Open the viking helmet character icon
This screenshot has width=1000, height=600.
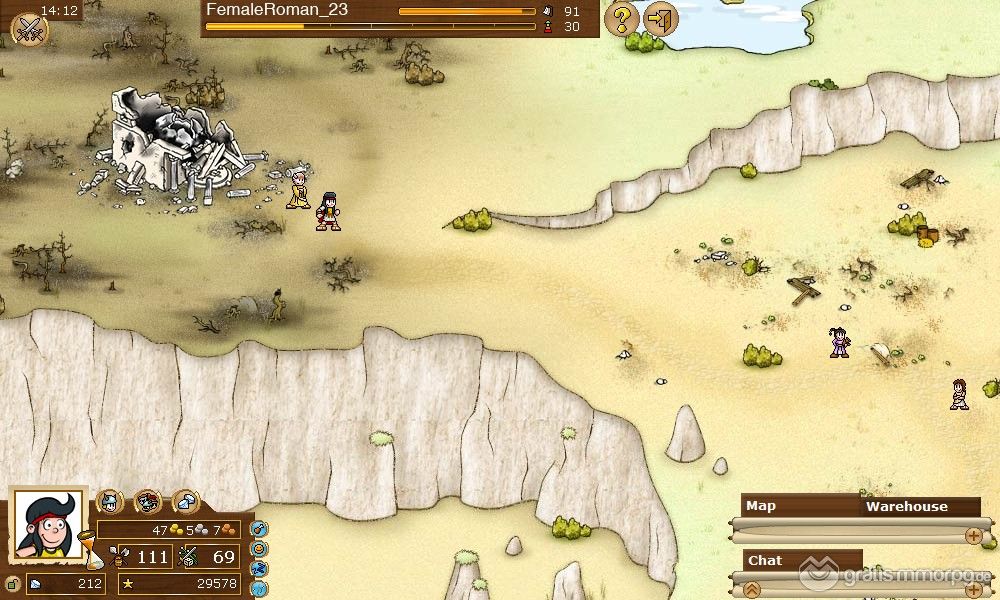tap(109, 502)
